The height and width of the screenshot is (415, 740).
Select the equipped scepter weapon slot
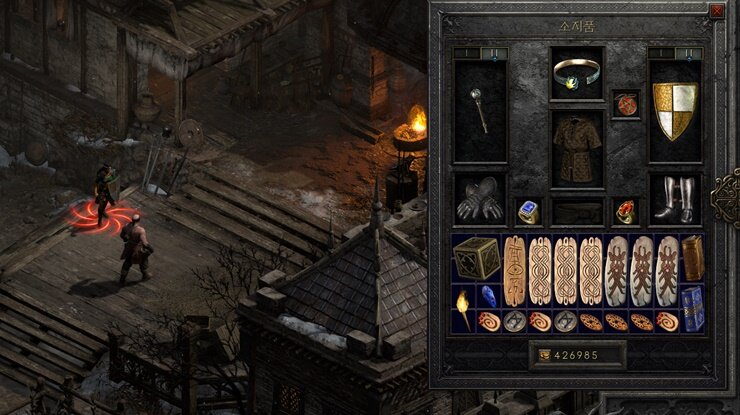[479, 111]
